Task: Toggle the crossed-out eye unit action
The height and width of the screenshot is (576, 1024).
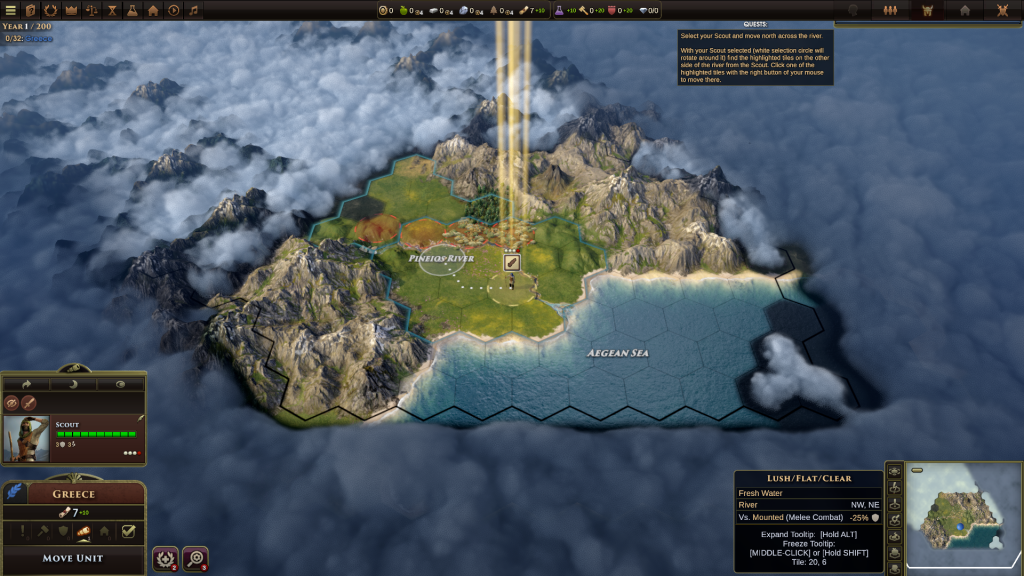Action: tap(12, 403)
